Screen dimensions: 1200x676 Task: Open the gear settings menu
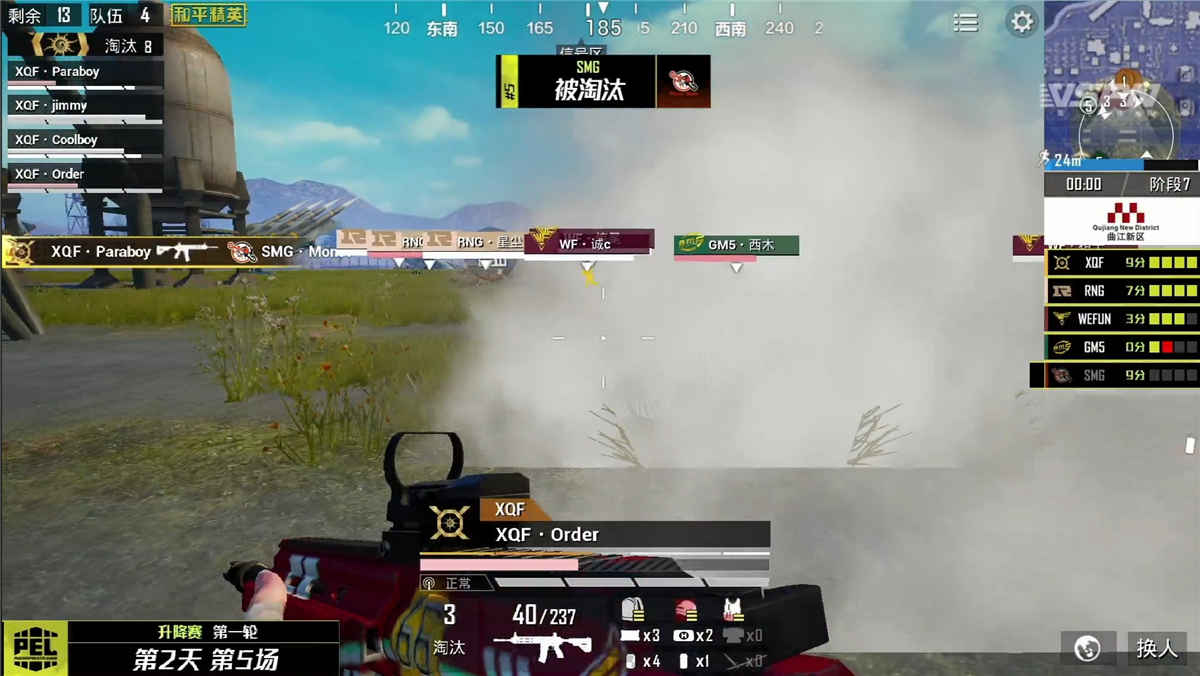[1021, 22]
